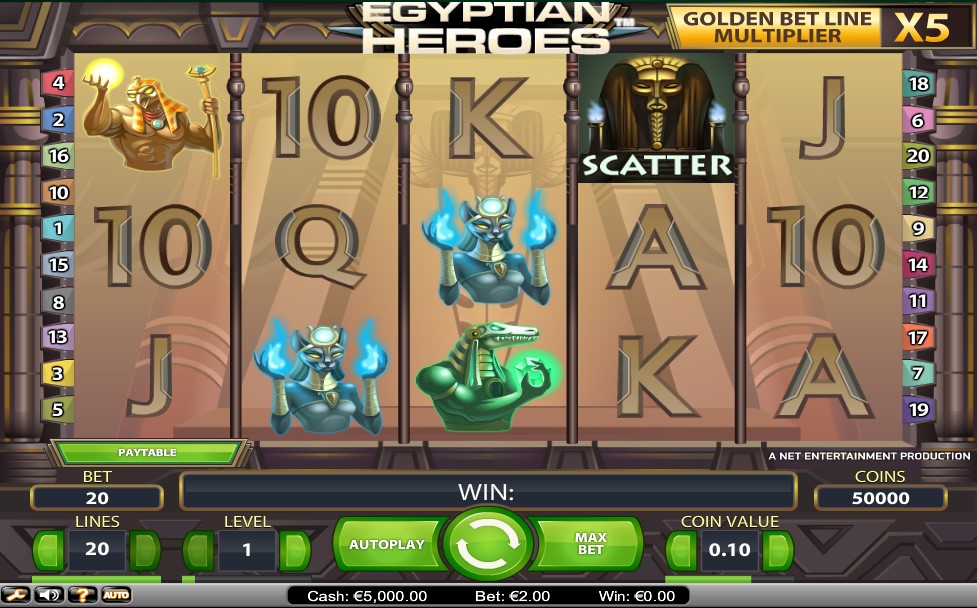Image resolution: width=977 pixels, height=608 pixels.
Task: Increase the coin value
Action: 777,551
